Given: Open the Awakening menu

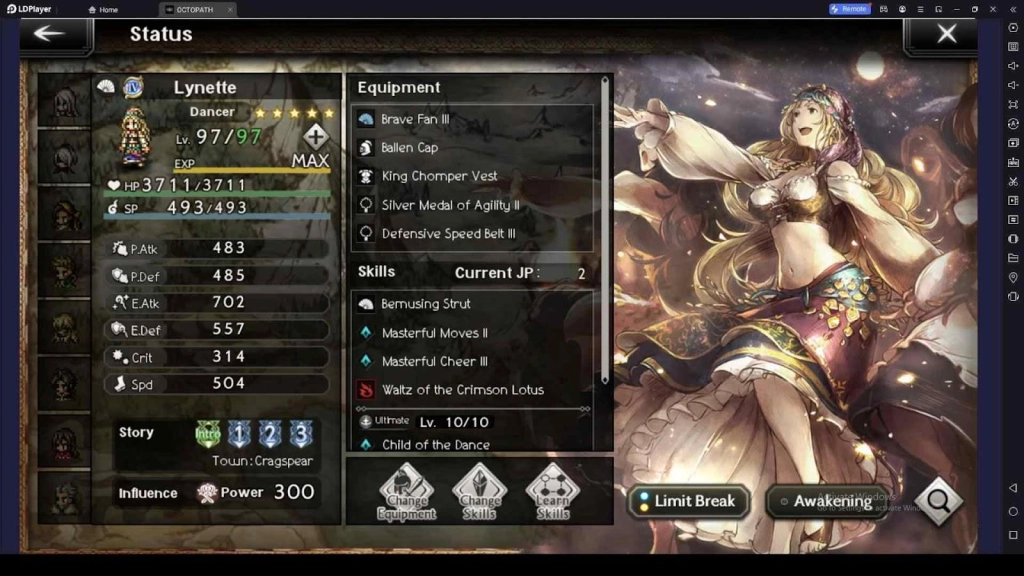Looking at the screenshot, I should click(825, 501).
